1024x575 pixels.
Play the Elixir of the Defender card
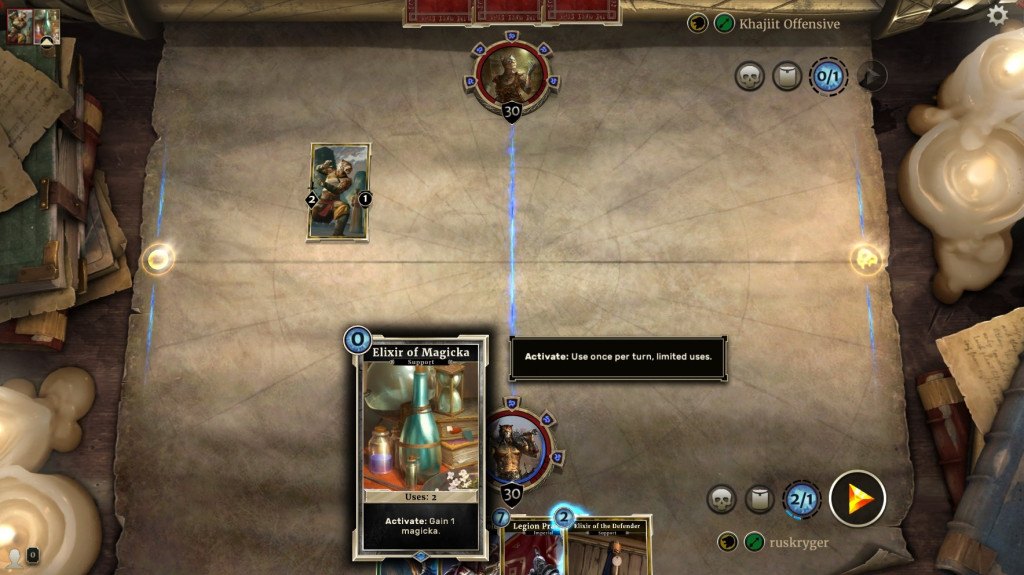click(x=610, y=545)
